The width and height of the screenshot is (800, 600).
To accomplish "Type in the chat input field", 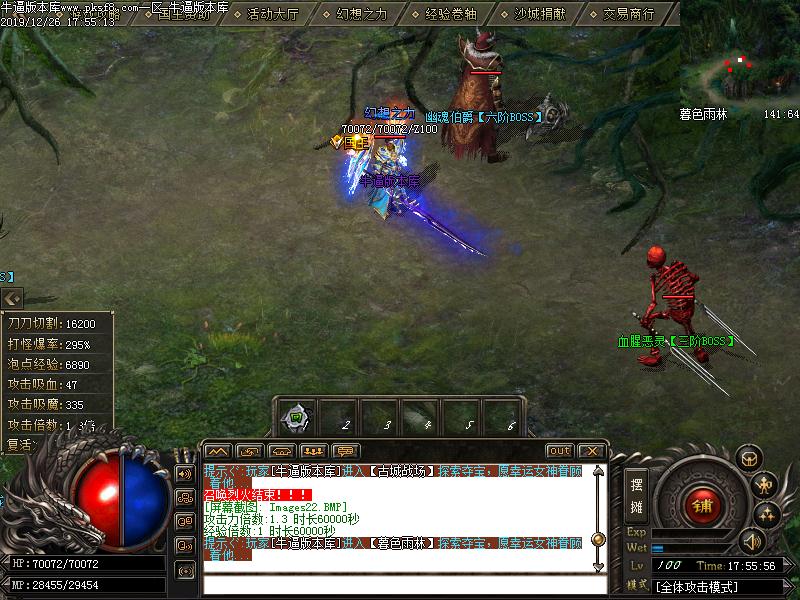I will click(400, 584).
